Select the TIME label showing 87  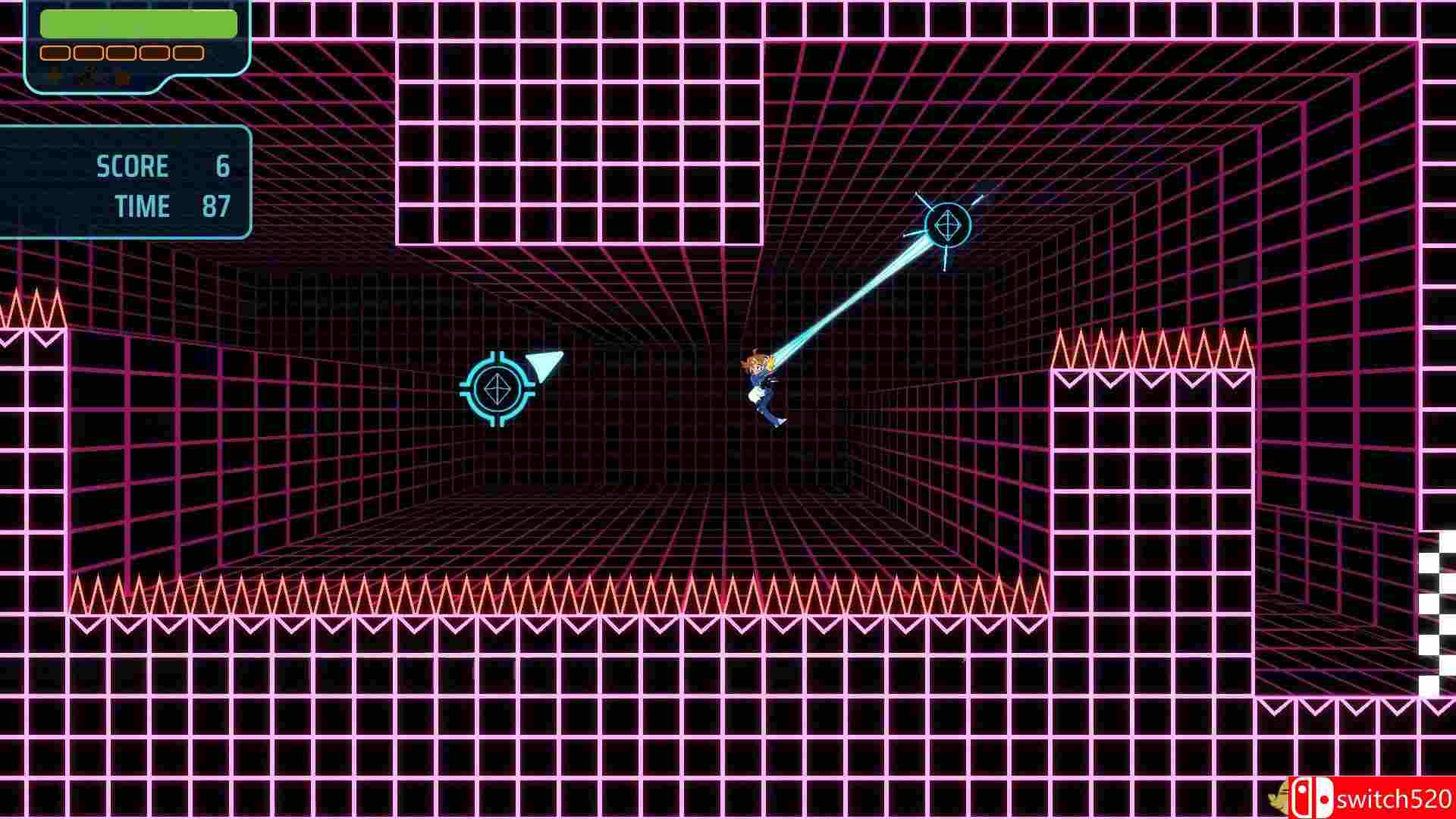(142, 206)
